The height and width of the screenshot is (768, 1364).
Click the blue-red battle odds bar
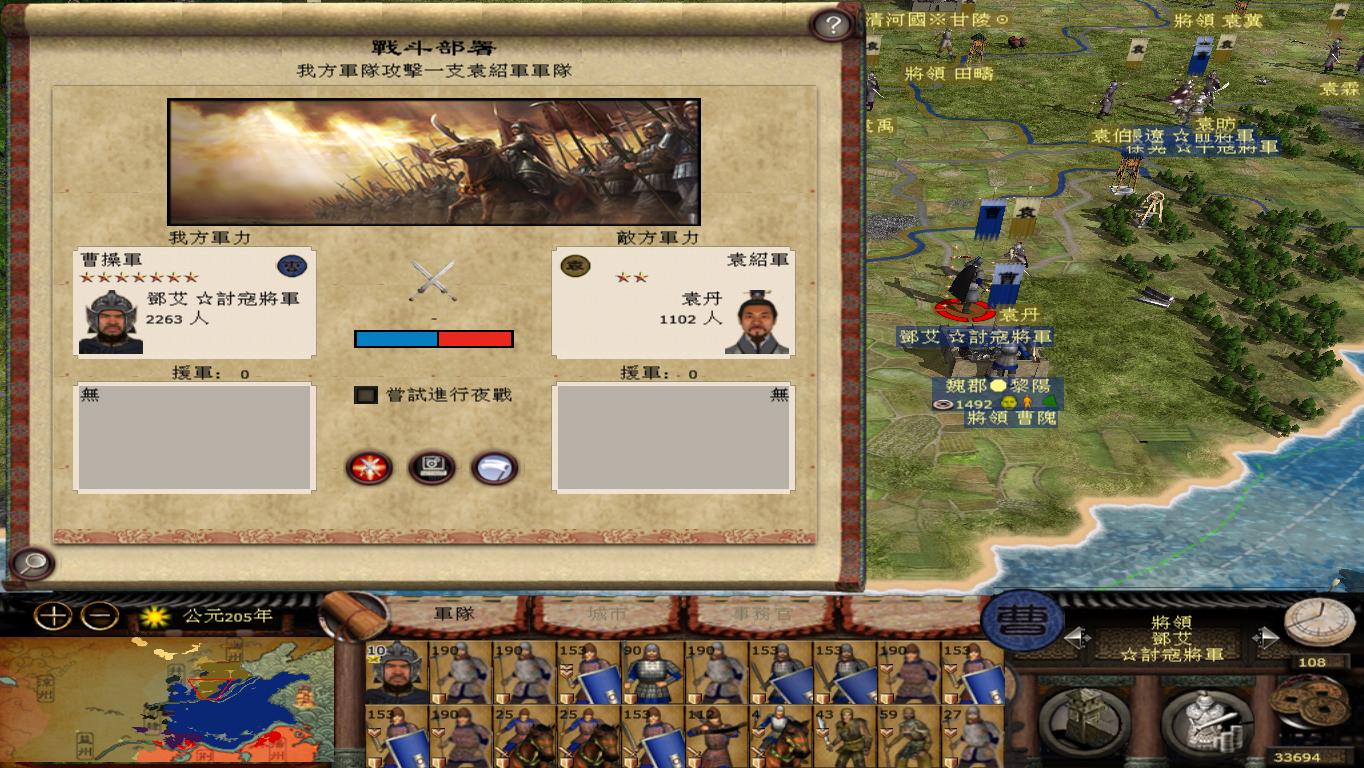pos(432,339)
